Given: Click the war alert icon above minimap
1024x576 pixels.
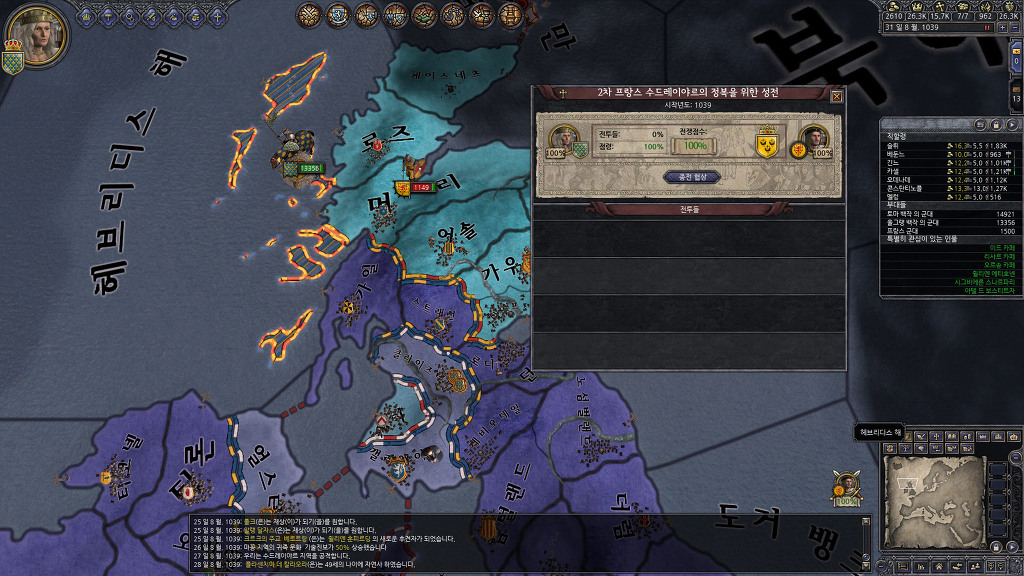Looking at the screenshot, I should [847, 486].
